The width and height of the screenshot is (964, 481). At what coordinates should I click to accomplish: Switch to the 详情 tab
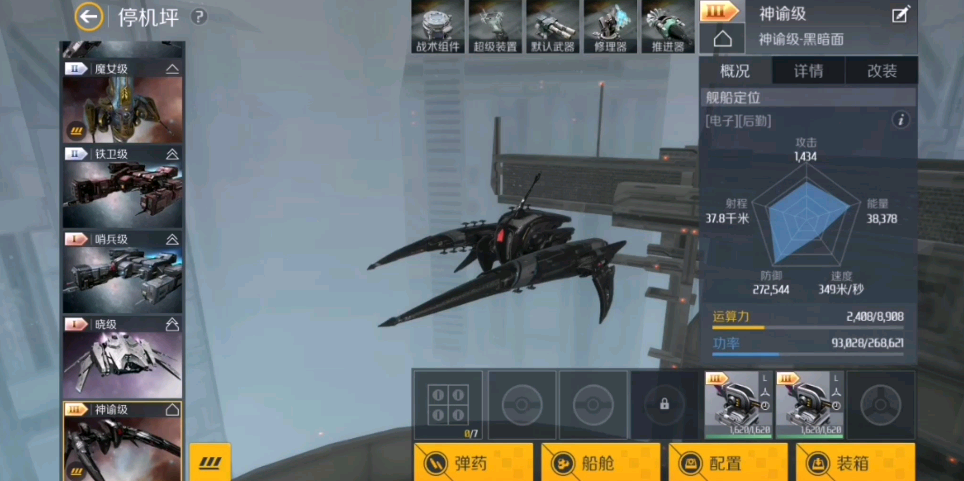[x=808, y=71]
